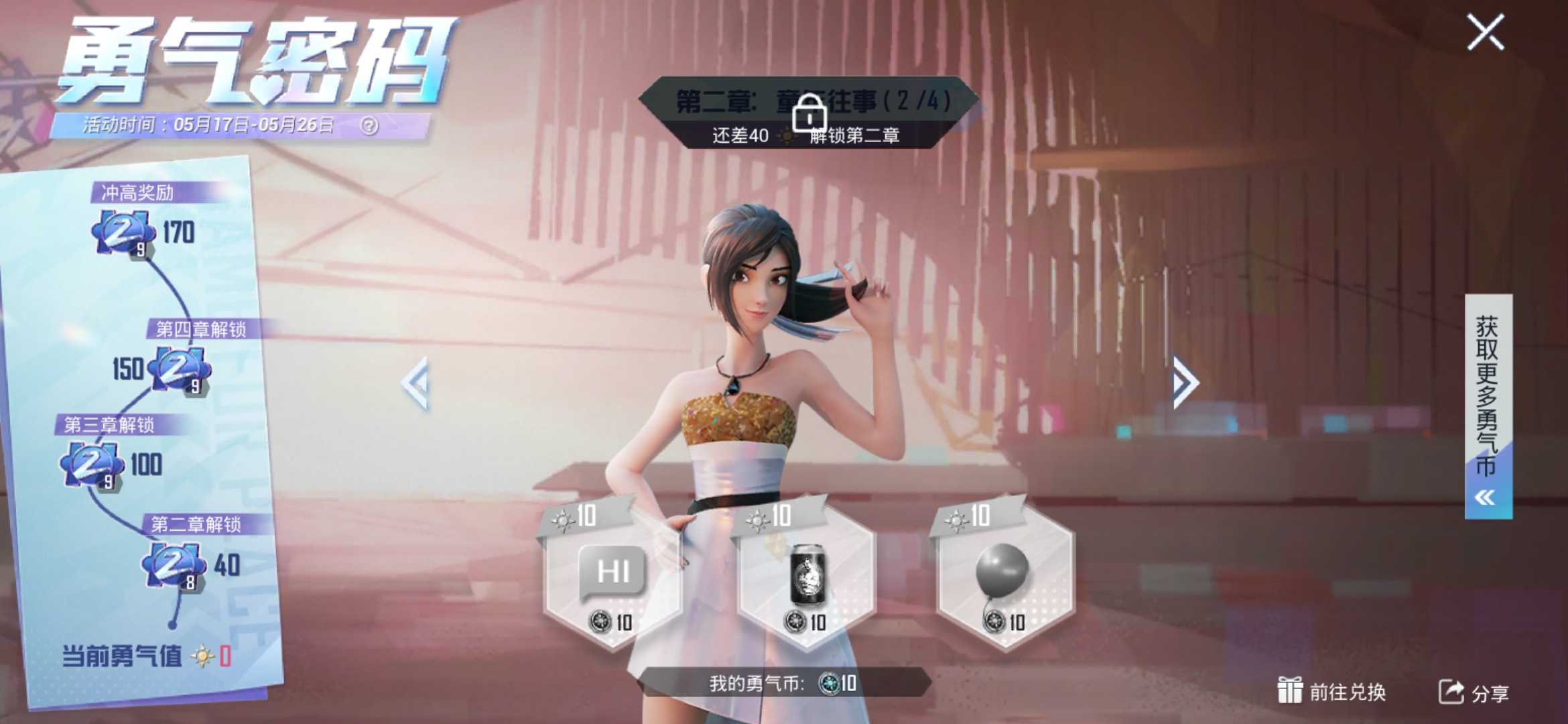Select the 100 第三章解锁 reward badge
This screenshot has width=1568, height=724.
point(92,465)
